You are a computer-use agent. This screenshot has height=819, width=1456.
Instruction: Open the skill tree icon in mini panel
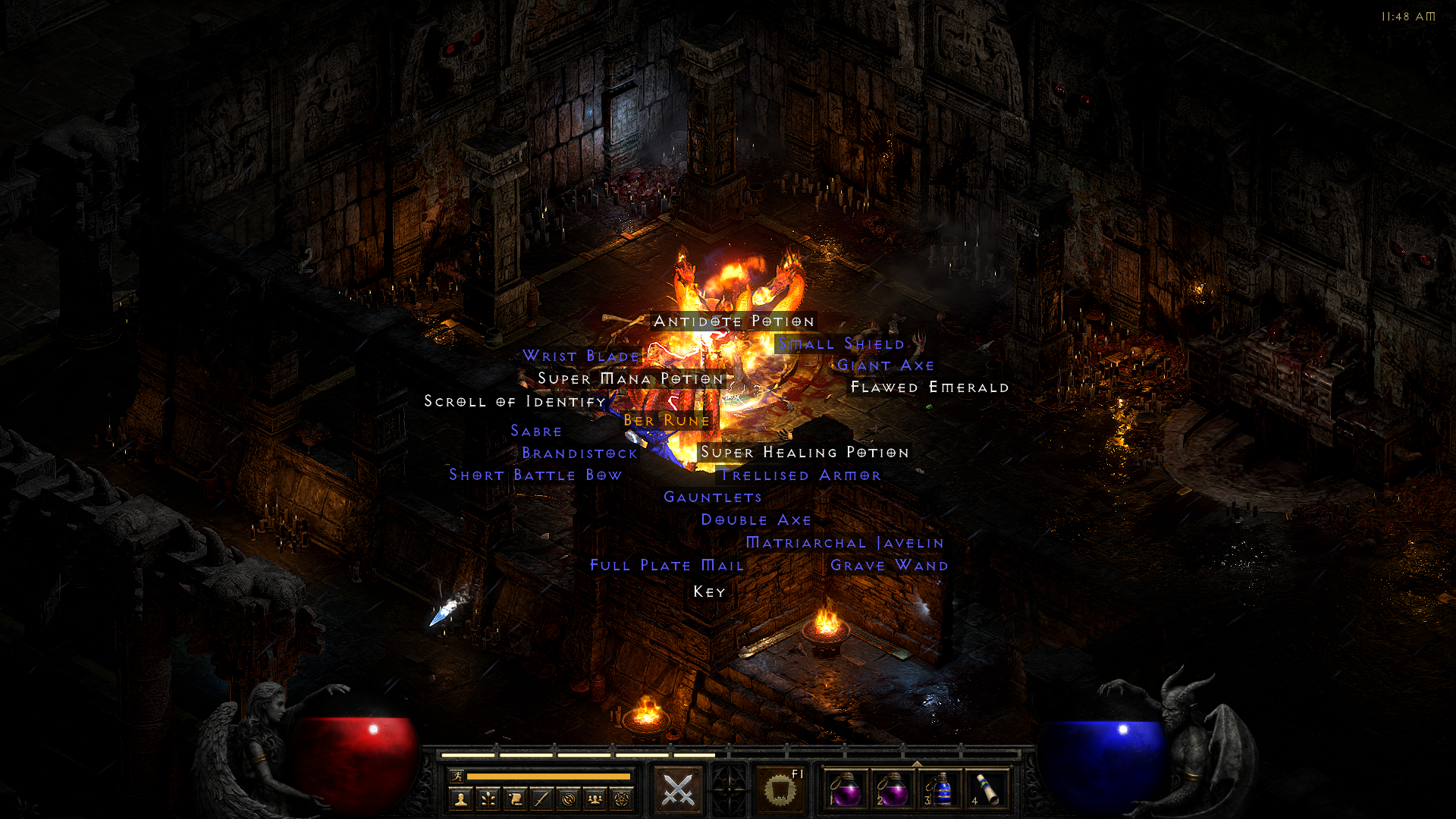489,797
